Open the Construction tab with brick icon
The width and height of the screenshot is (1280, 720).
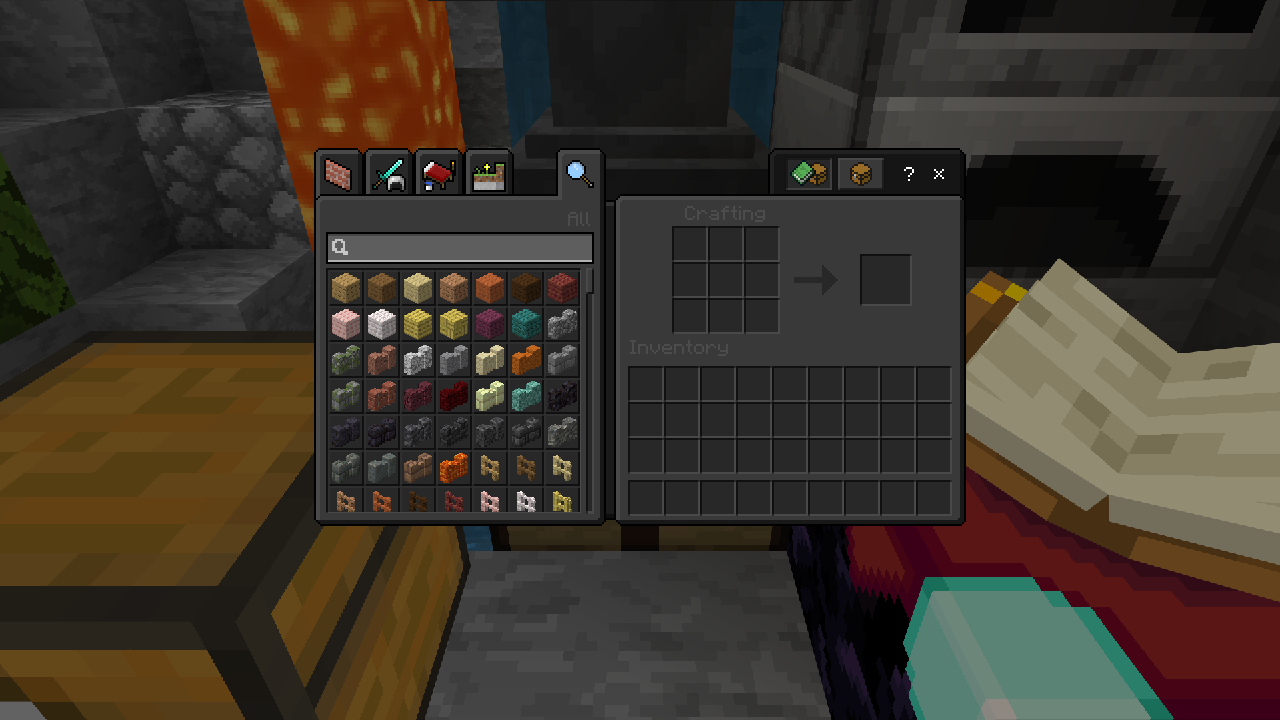pyautogui.click(x=340, y=175)
